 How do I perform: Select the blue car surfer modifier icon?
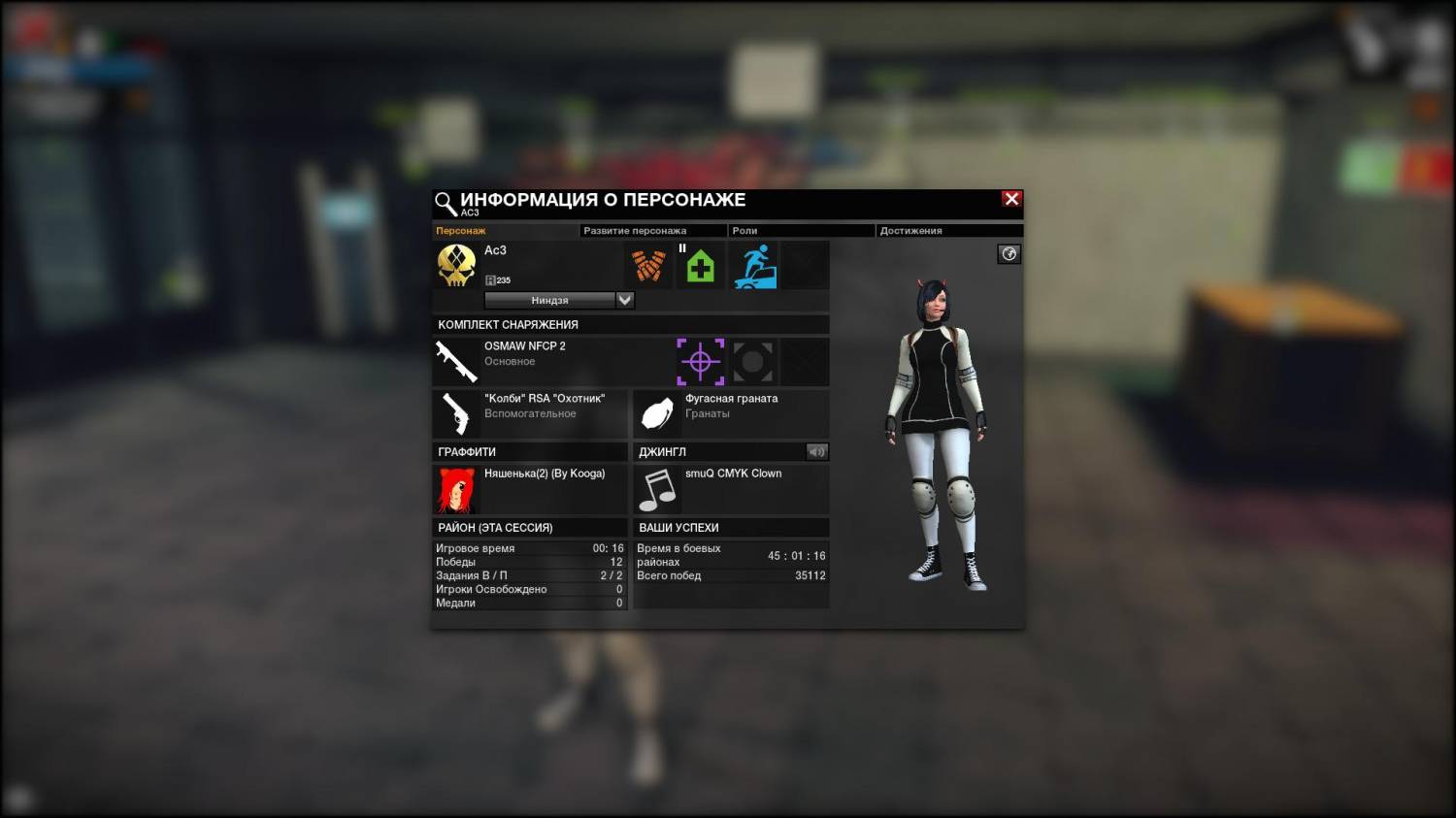click(x=754, y=266)
